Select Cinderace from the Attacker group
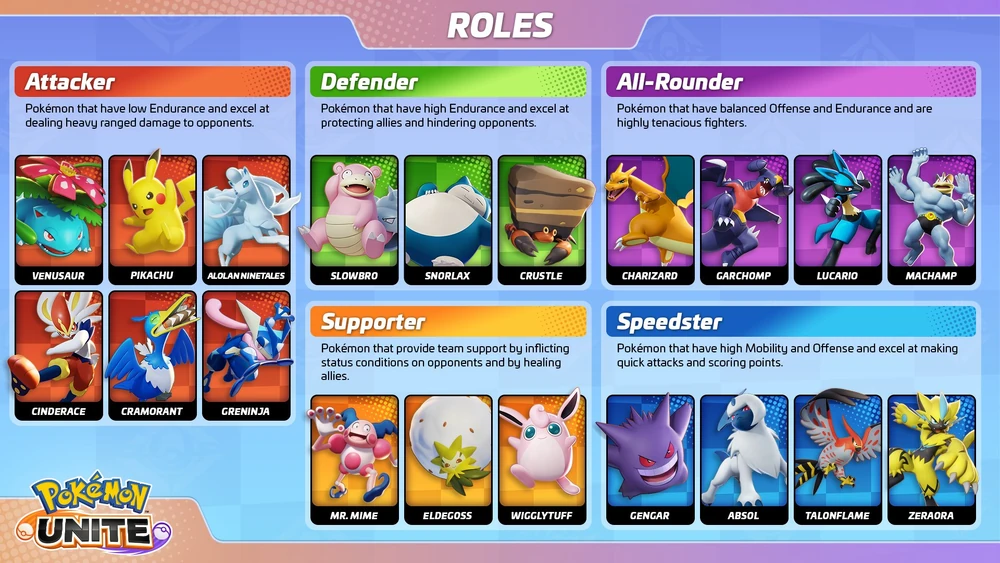This screenshot has height=563, width=1000. 59,355
